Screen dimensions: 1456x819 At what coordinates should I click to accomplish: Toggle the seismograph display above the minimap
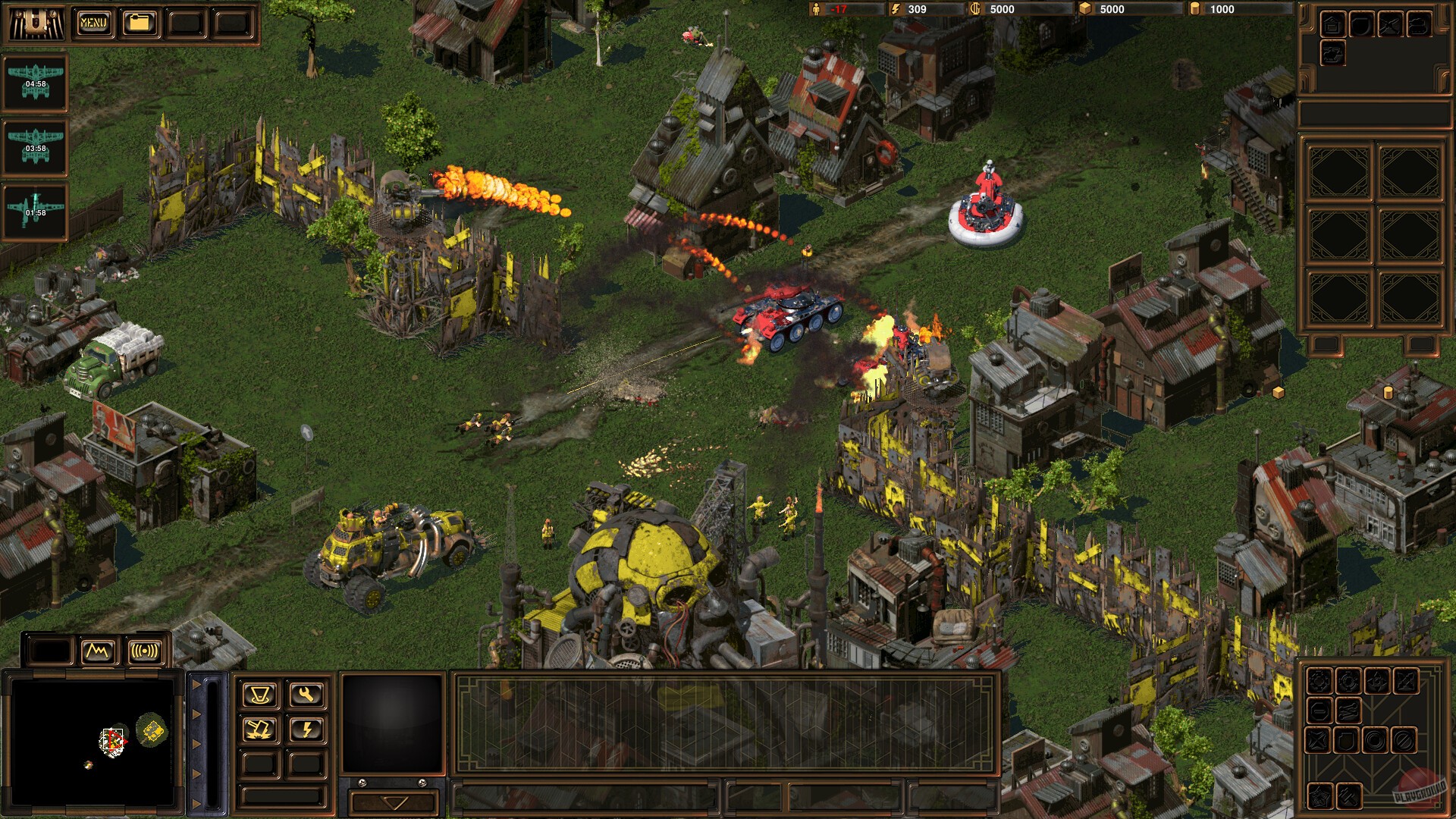tap(97, 650)
